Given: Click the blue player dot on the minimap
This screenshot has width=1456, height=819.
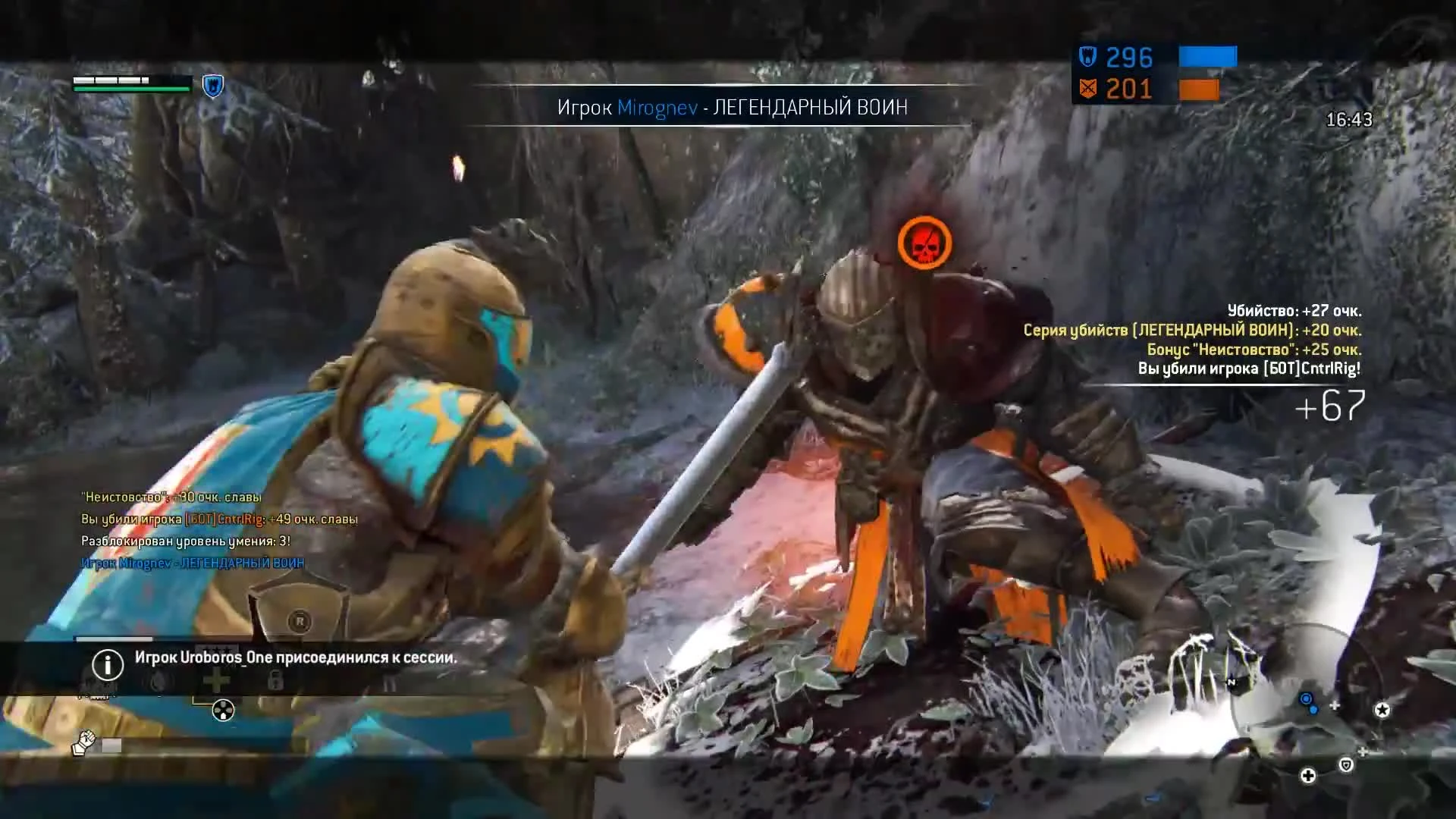Looking at the screenshot, I should pos(1306,698).
